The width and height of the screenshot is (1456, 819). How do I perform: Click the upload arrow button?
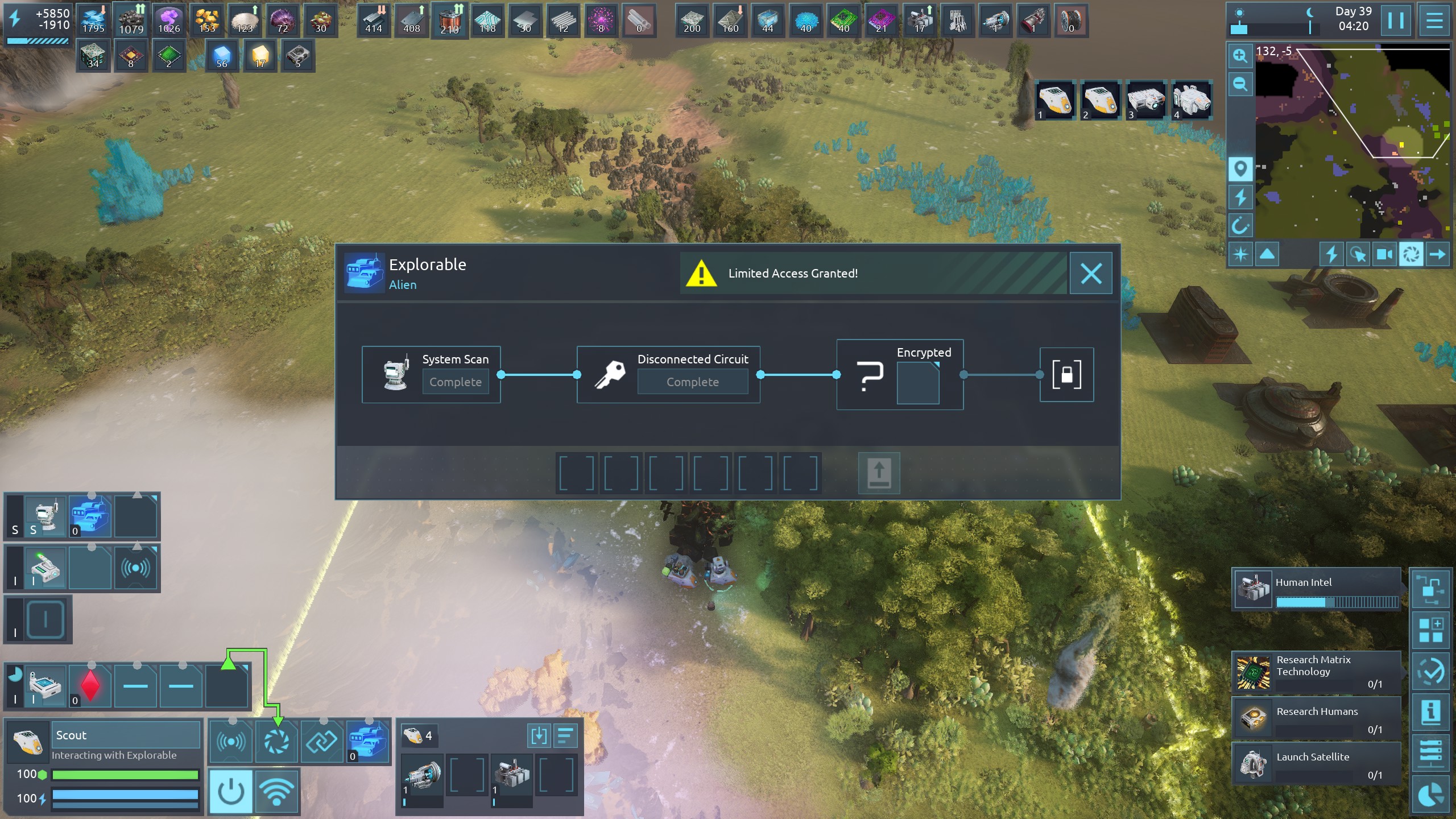(879, 473)
